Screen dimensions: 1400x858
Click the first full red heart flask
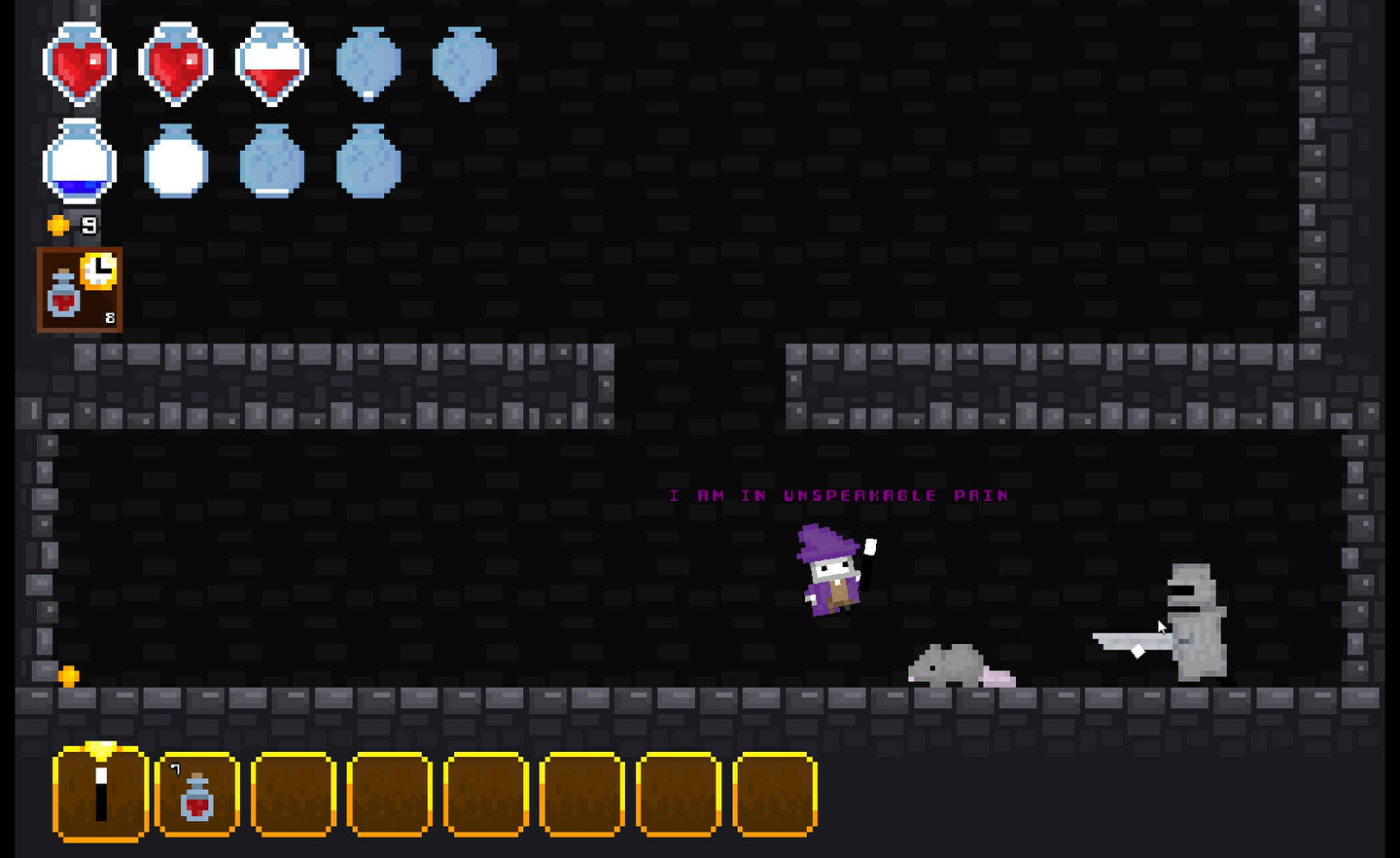click(80, 62)
